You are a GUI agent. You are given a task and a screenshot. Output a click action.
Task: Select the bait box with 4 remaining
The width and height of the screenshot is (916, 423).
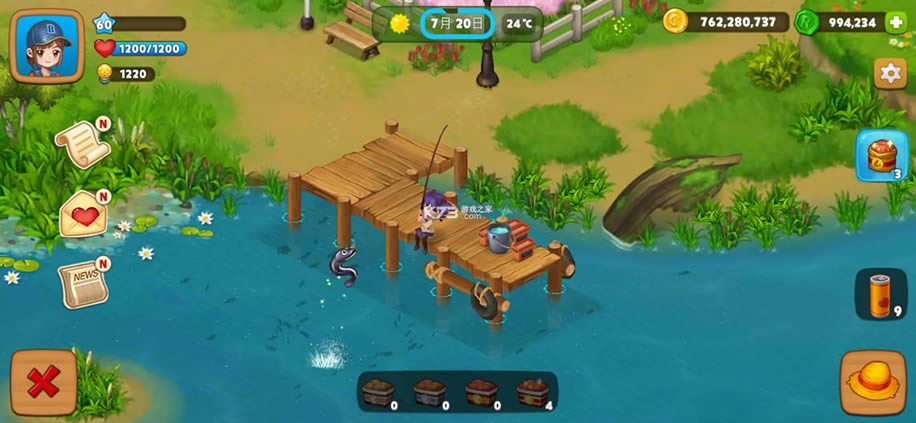click(533, 391)
